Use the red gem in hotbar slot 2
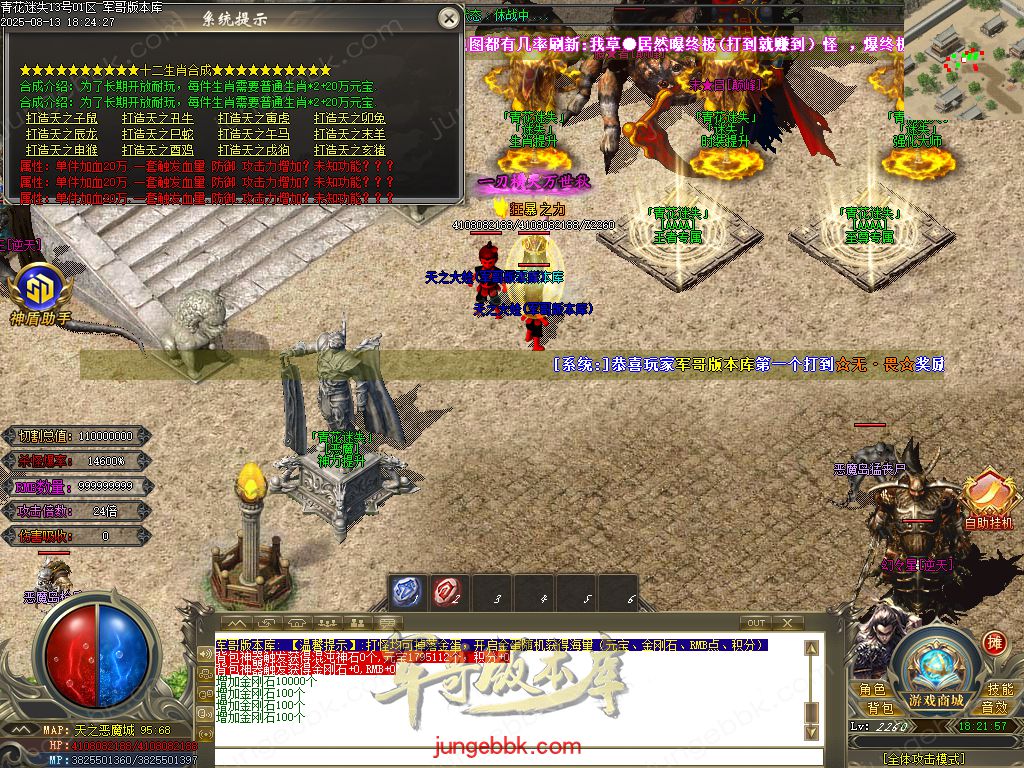This screenshot has height=768, width=1024. 447,593
